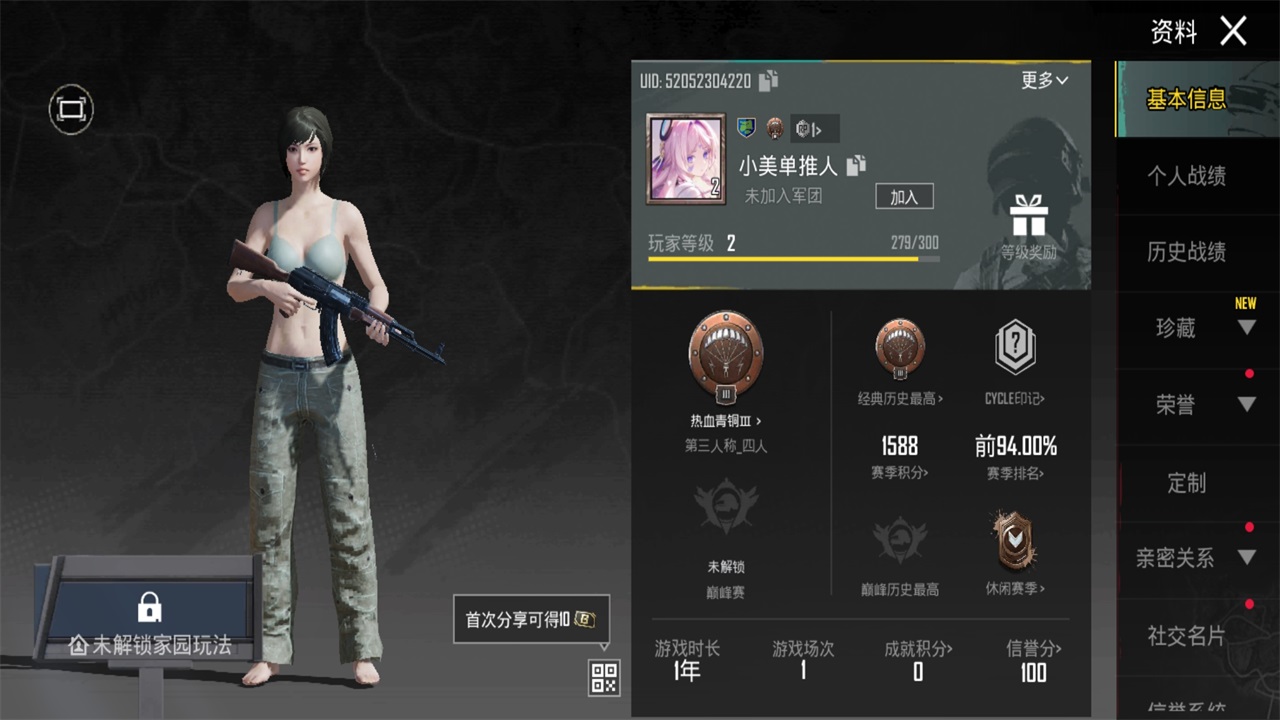Copy the nickname 小美单推人
The width and height of the screenshot is (1280, 720).
pyautogui.click(x=857, y=167)
